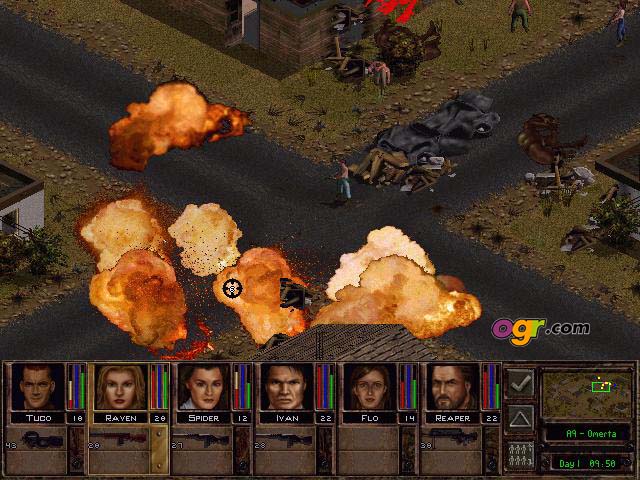This screenshot has width=640, height=480.
Task: Click the triangle button below the checkmark
Action: tap(519, 417)
